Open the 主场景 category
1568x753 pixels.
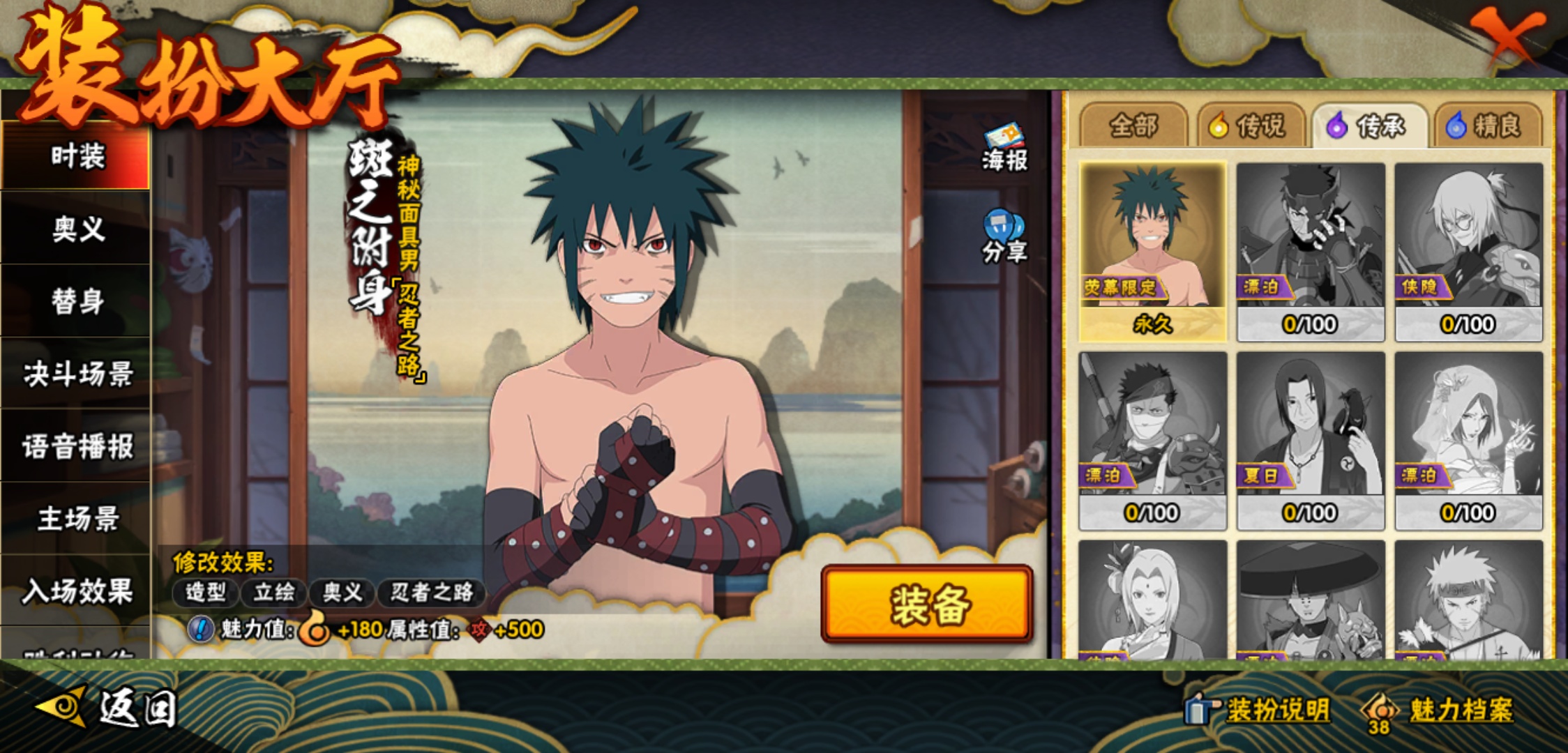(x=77, y=519)
